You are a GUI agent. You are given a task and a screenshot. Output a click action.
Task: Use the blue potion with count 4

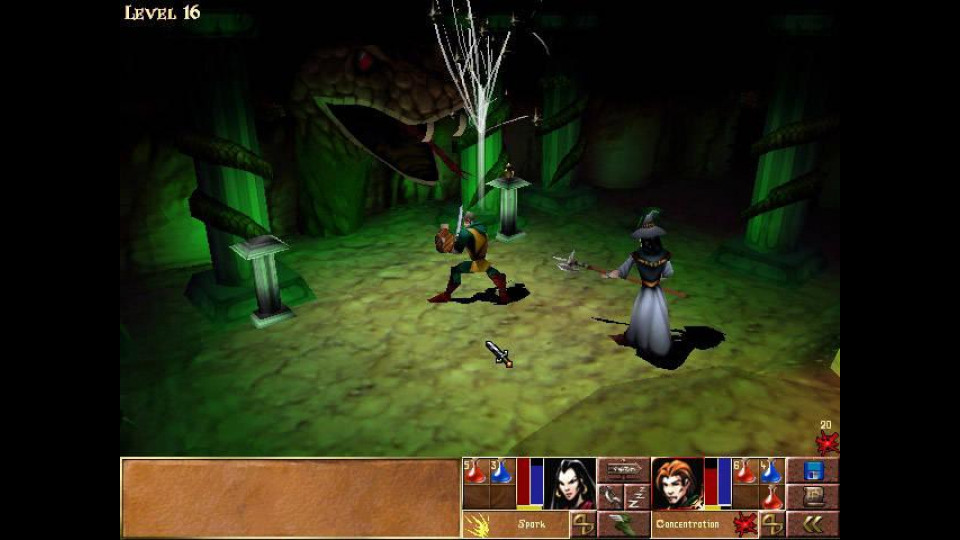(771, 471)
